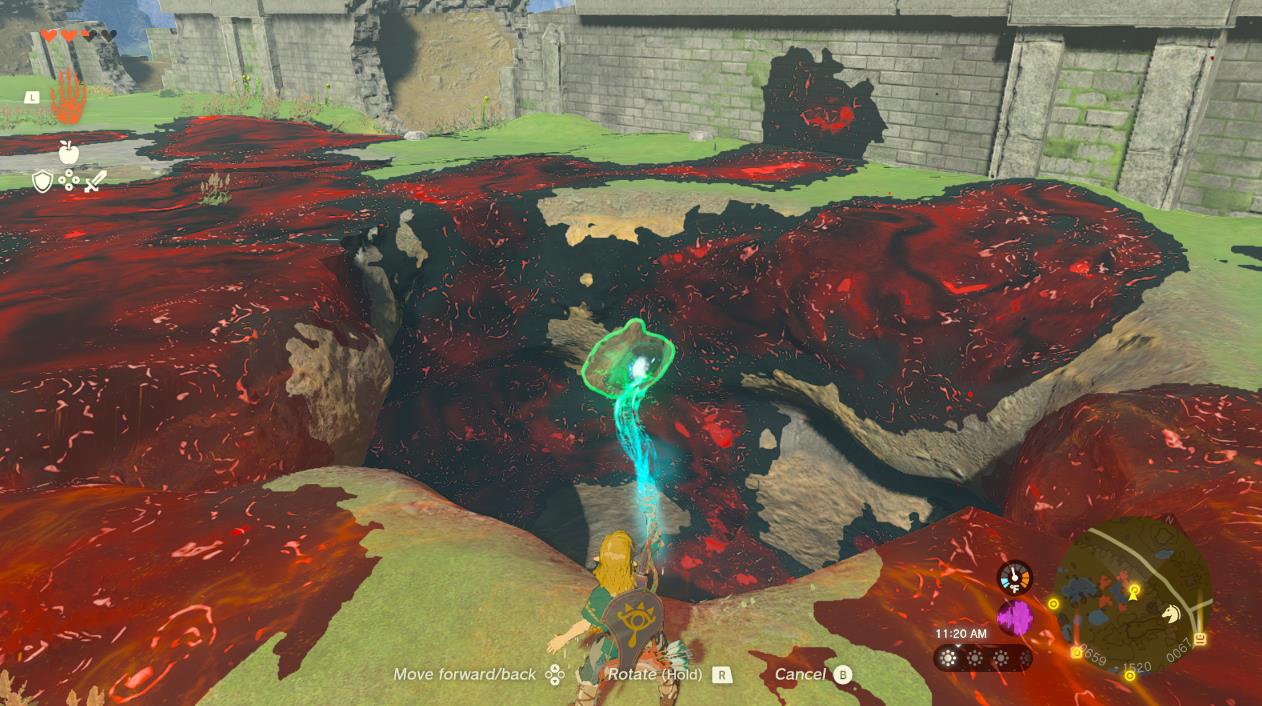
Task: Select the glowing chest marker on minimap edge
Action: coord(1200,640)
